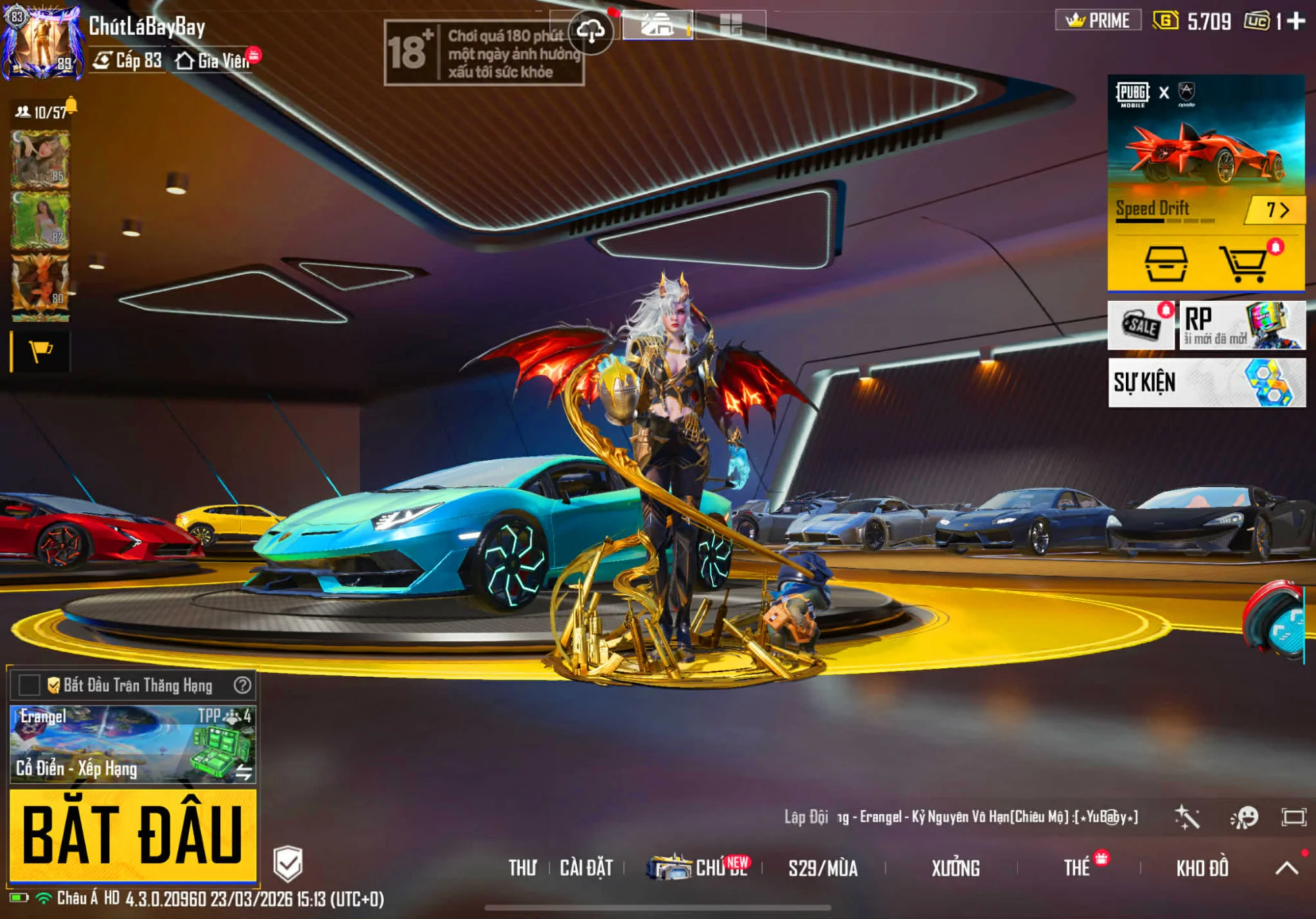Click the cloud download icon
The height and width of the screenshot is (919, 1316).
(591, 31)
